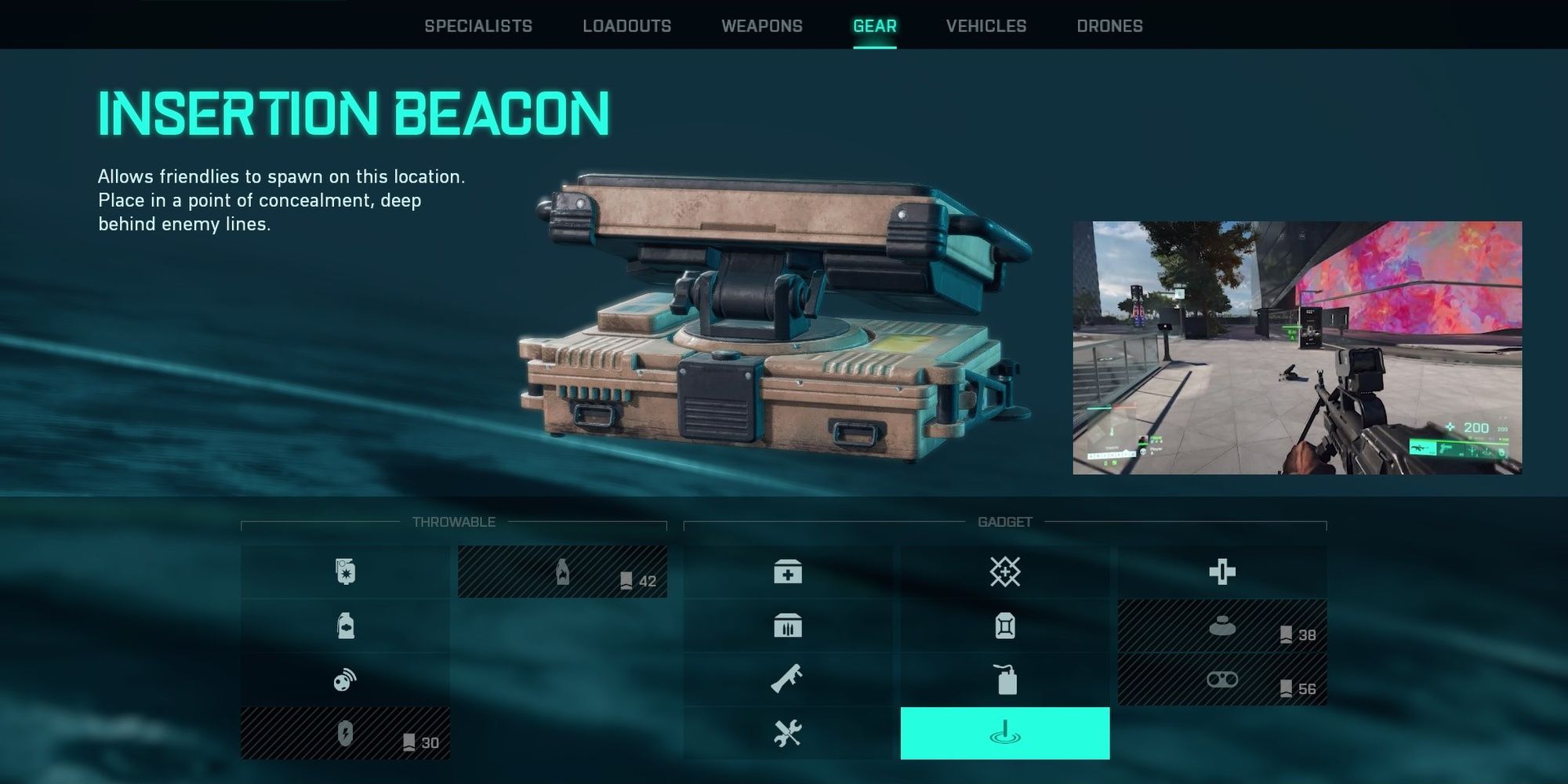1568x784 pixels.
Task: Navigate to the SPECIALISTS menu
Action: click(478, 26)
